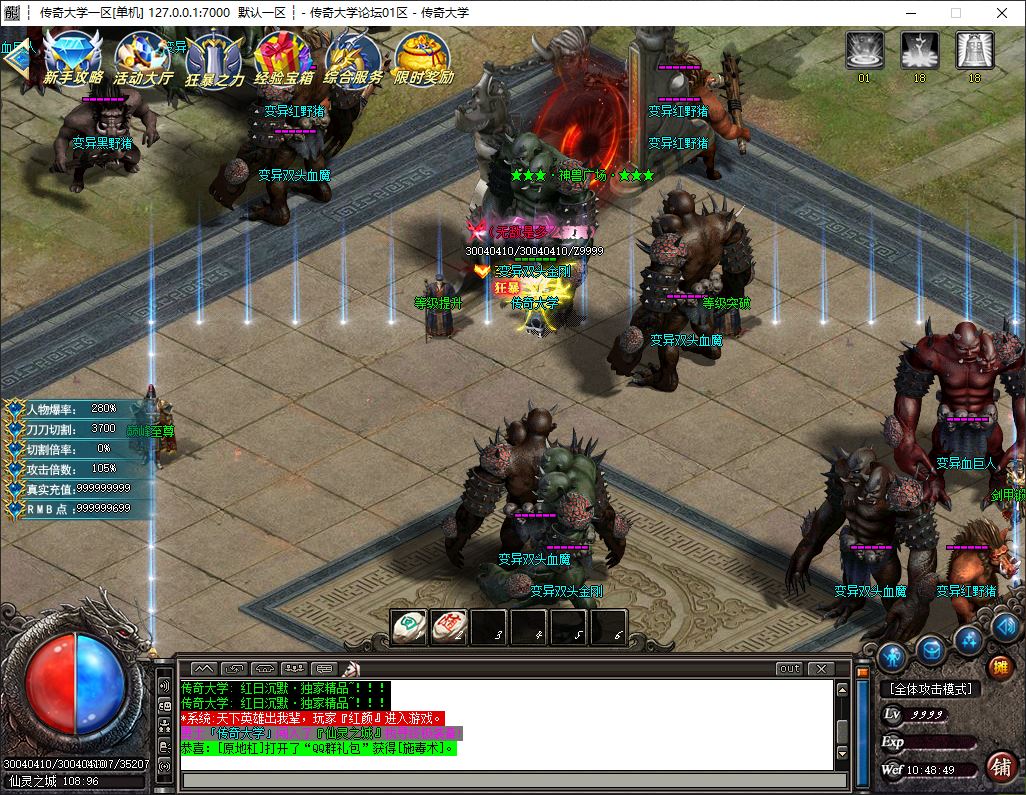Image resolution: width=1026 pixels, height=795 pixels.
Task: Click the chat window's out button
Action: [789, 668]
